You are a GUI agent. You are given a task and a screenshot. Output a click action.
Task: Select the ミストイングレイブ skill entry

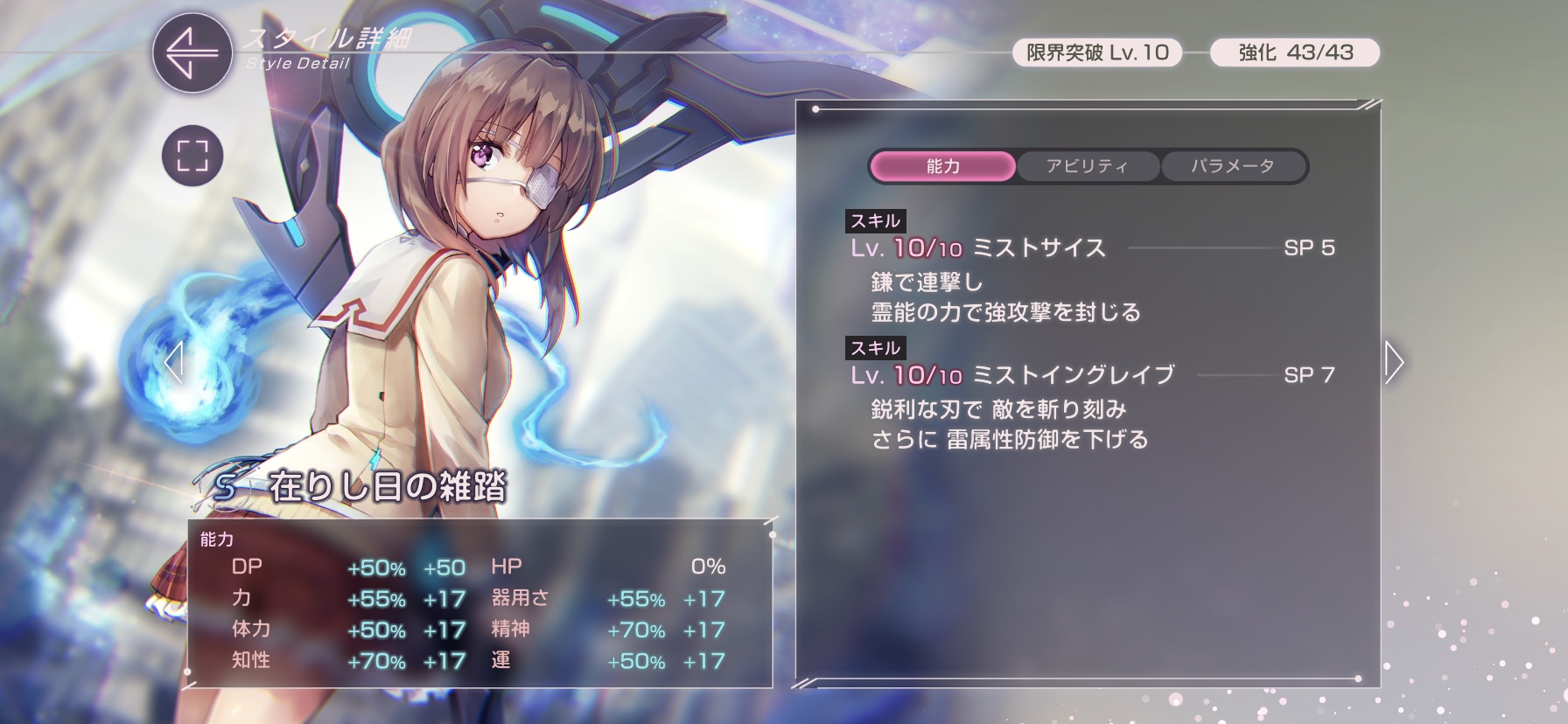(x=1074, y=375)
